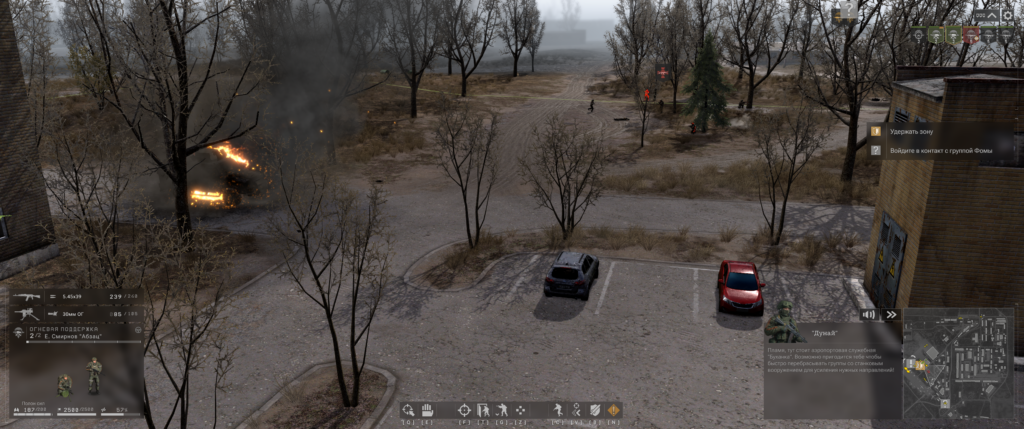The image size is (1024, 429).
Task: Choose the running soldier command
Action: (x=557, y=410)
